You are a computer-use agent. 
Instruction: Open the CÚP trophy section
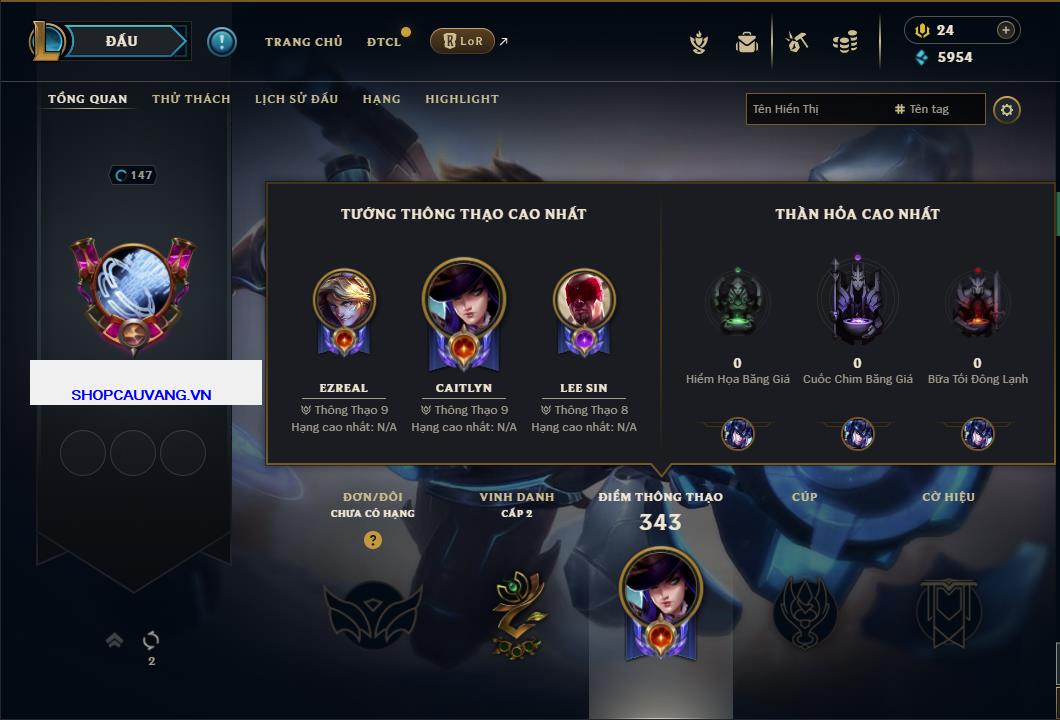(x=804, y=612)
